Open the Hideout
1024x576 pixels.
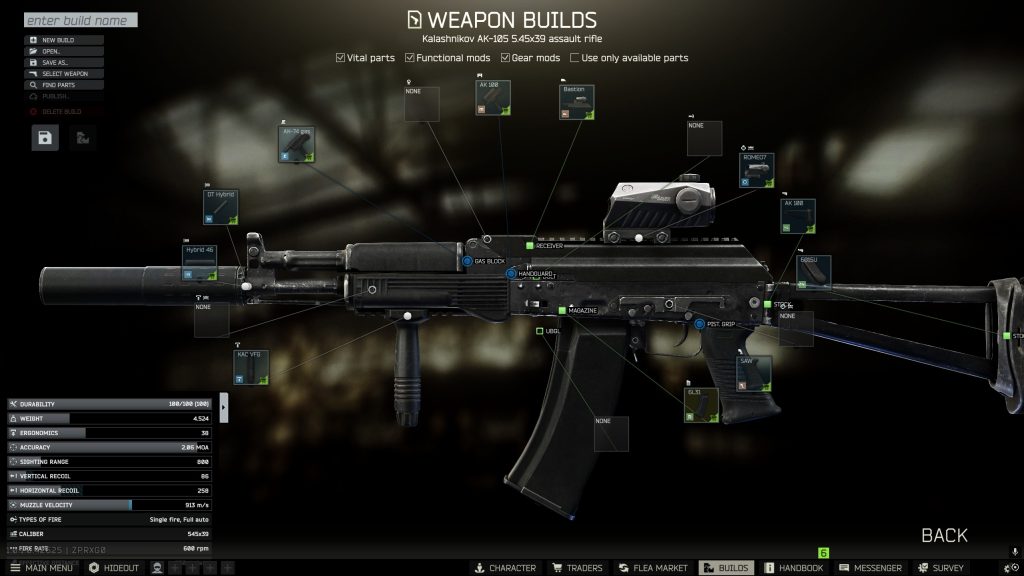coord(114,568)
